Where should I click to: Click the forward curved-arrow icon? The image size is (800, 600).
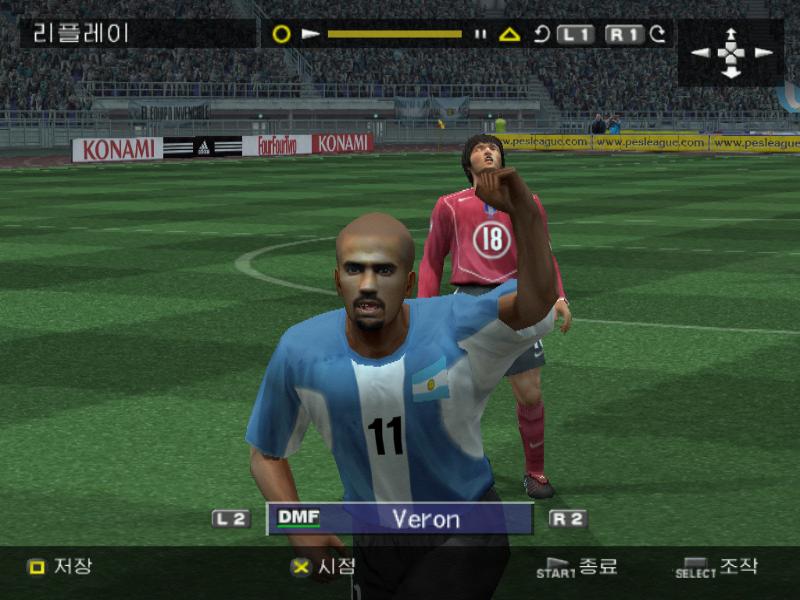[658, 34]
